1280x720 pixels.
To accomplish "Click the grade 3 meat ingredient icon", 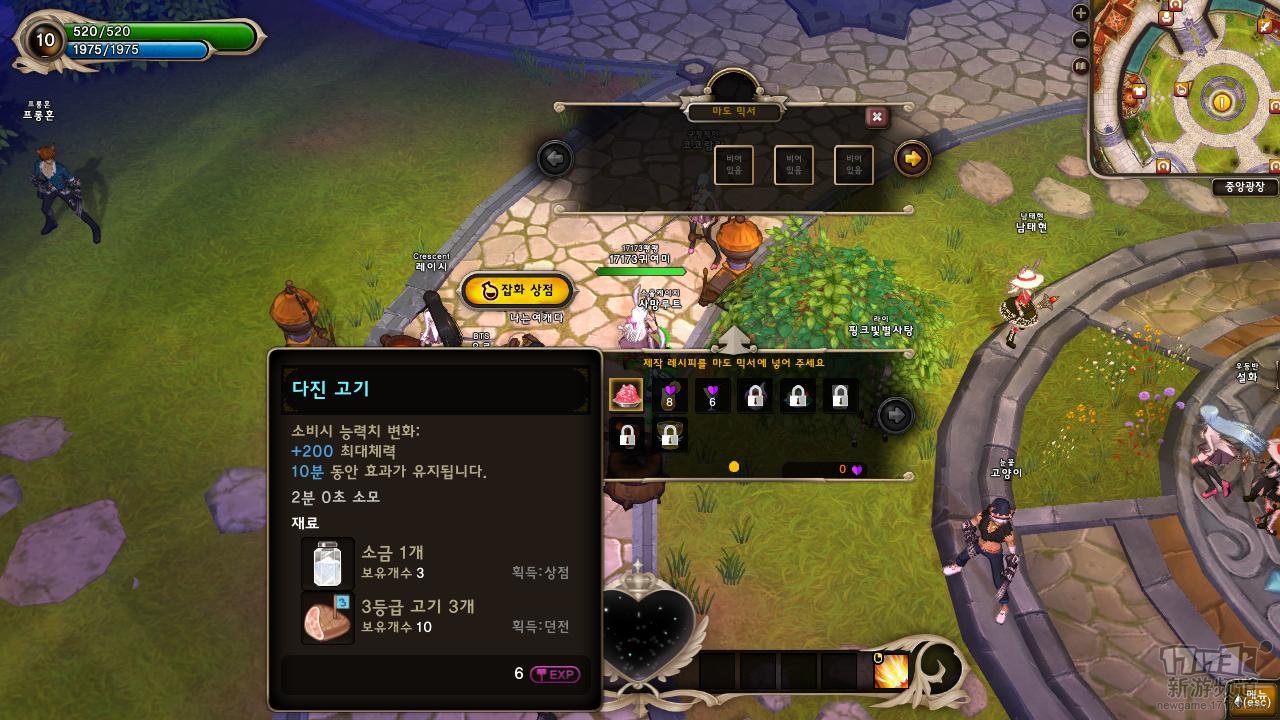I will point(327,618).
